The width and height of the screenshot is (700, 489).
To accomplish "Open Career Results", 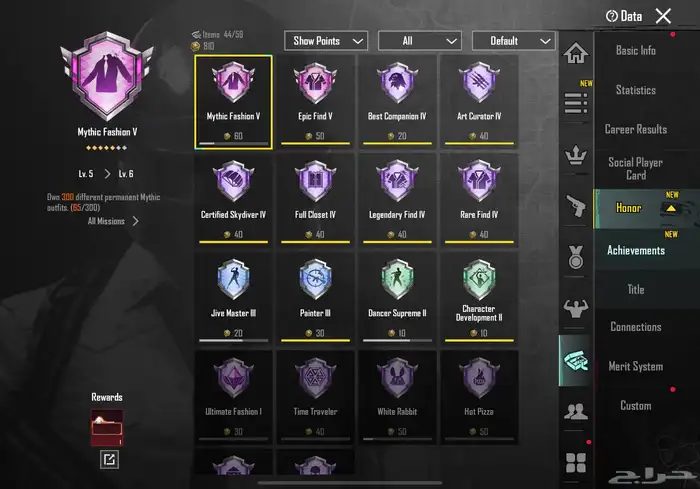I will (x=635, y=129).
